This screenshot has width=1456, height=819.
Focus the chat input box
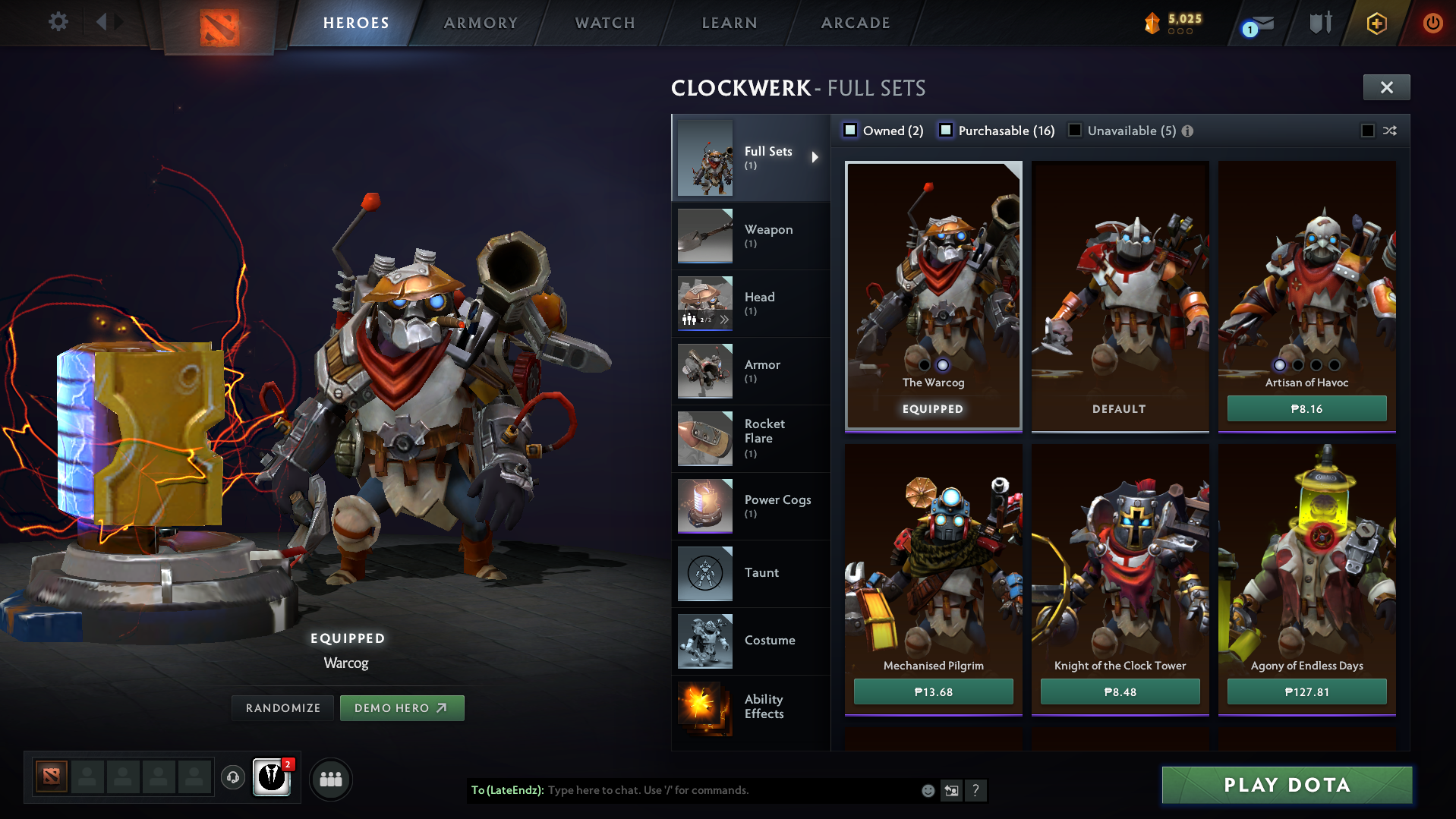(729, 790)
